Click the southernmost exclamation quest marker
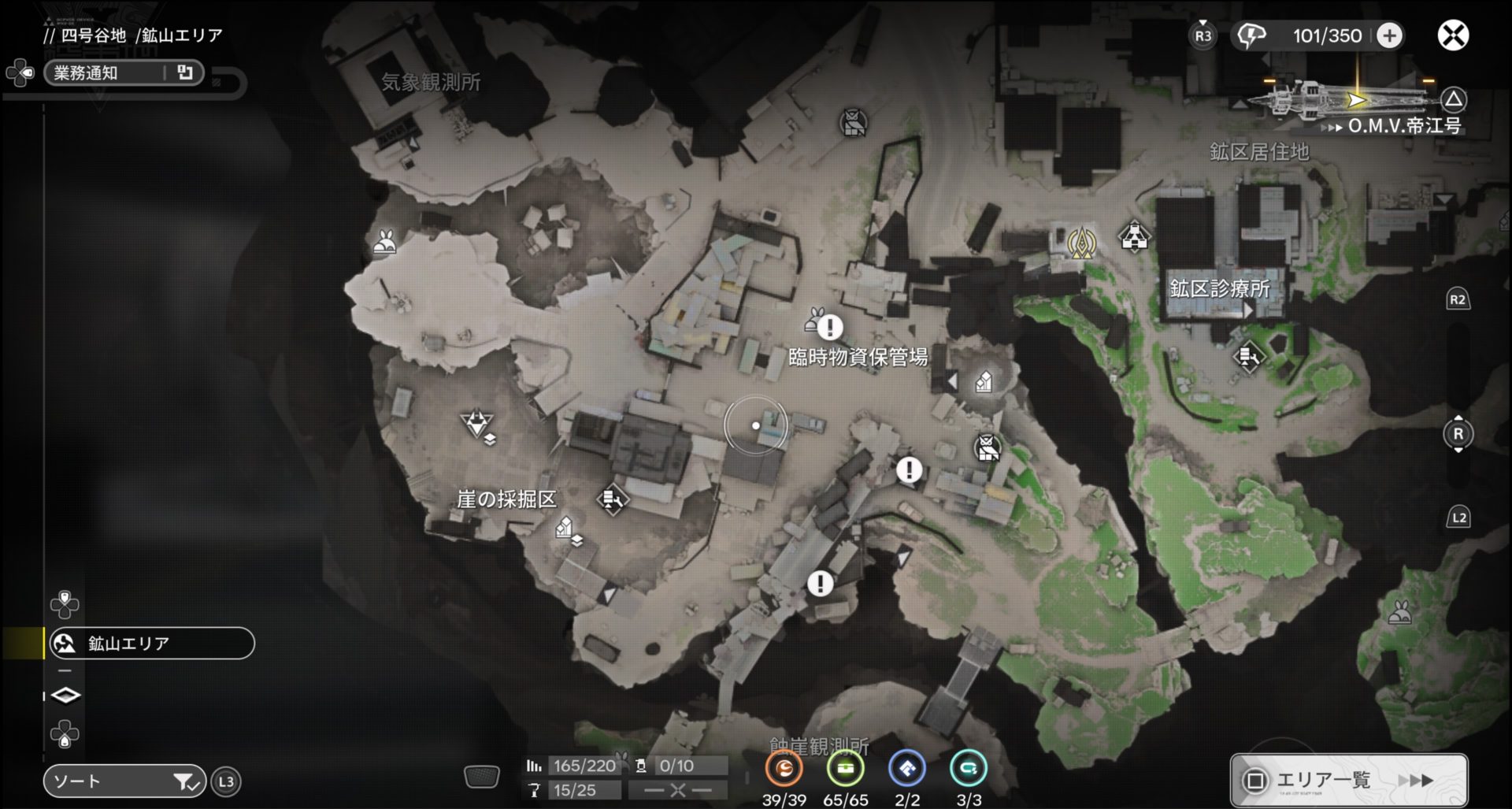This screenshot has width=1512, height=809. [820, 584]
